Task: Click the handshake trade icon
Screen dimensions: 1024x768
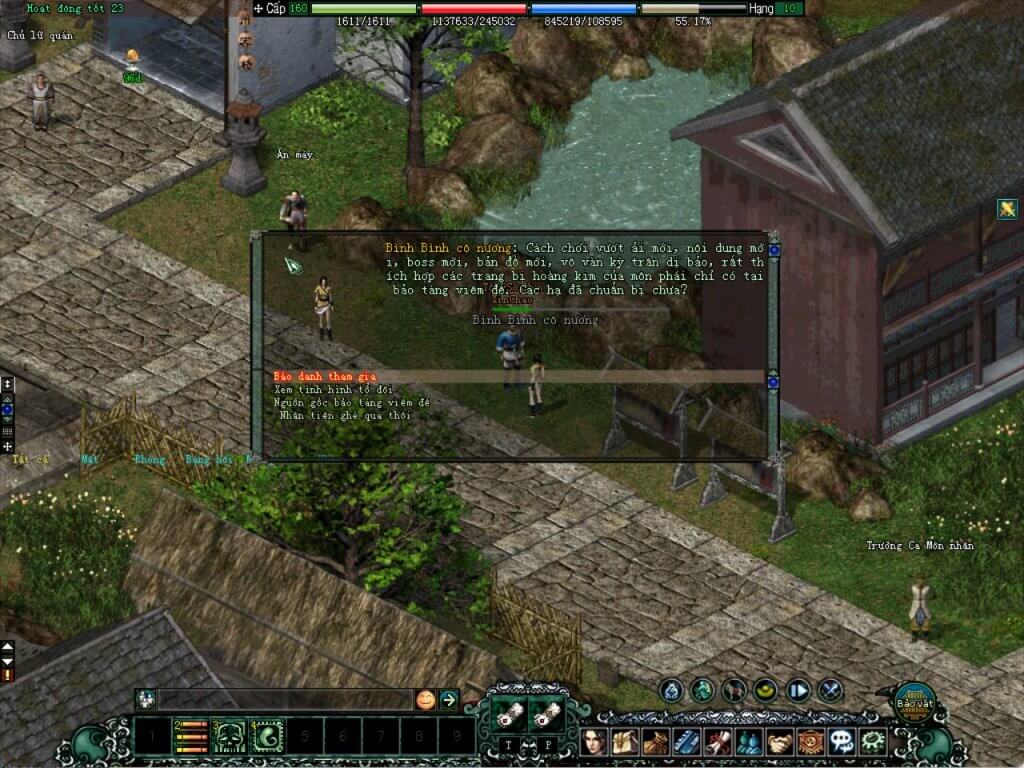Action: (x=780, y=742)
